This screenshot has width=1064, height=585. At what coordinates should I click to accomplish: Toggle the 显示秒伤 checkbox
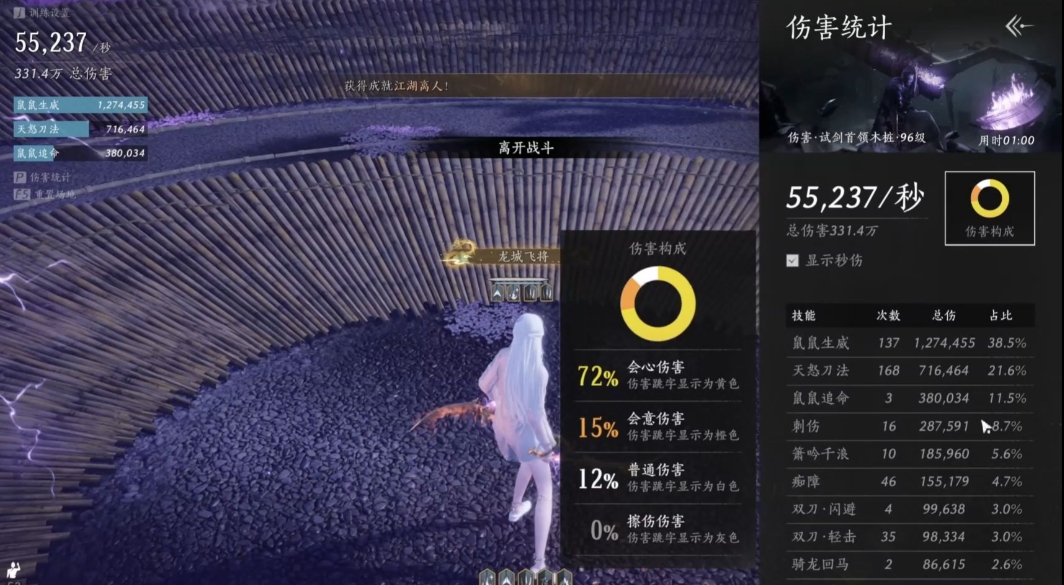[x=793, y=260]
